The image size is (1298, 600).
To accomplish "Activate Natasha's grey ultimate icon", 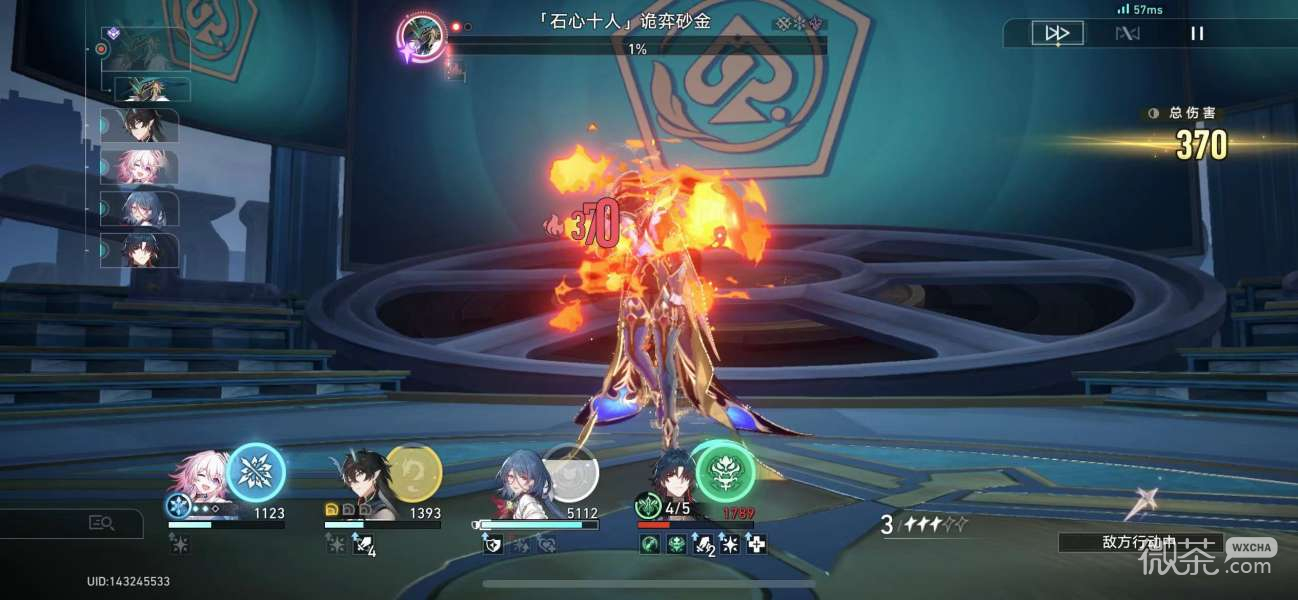I will (x=570, y=472).
